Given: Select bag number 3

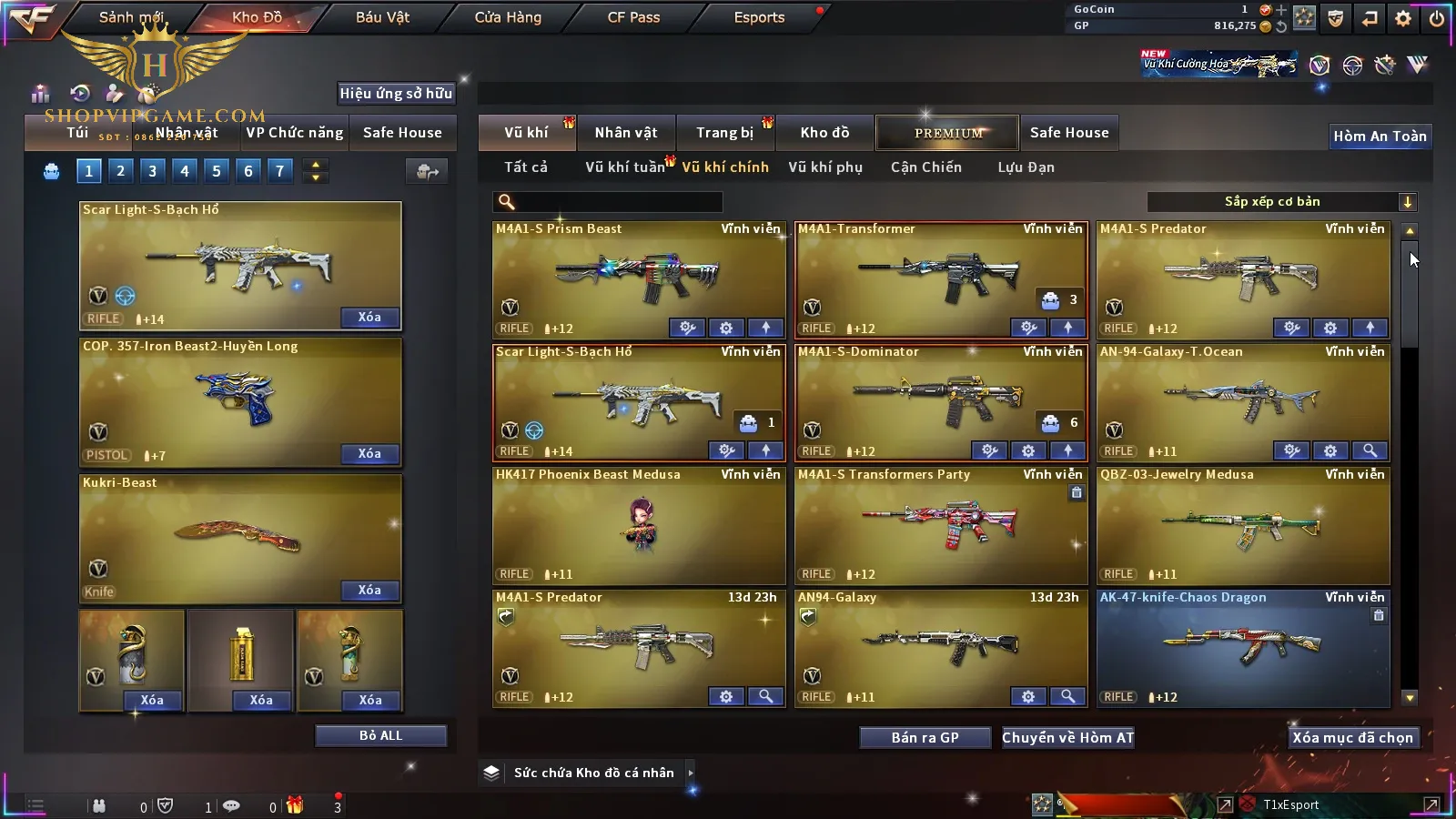Looking at the screenshot, I should tap(152, 171).
